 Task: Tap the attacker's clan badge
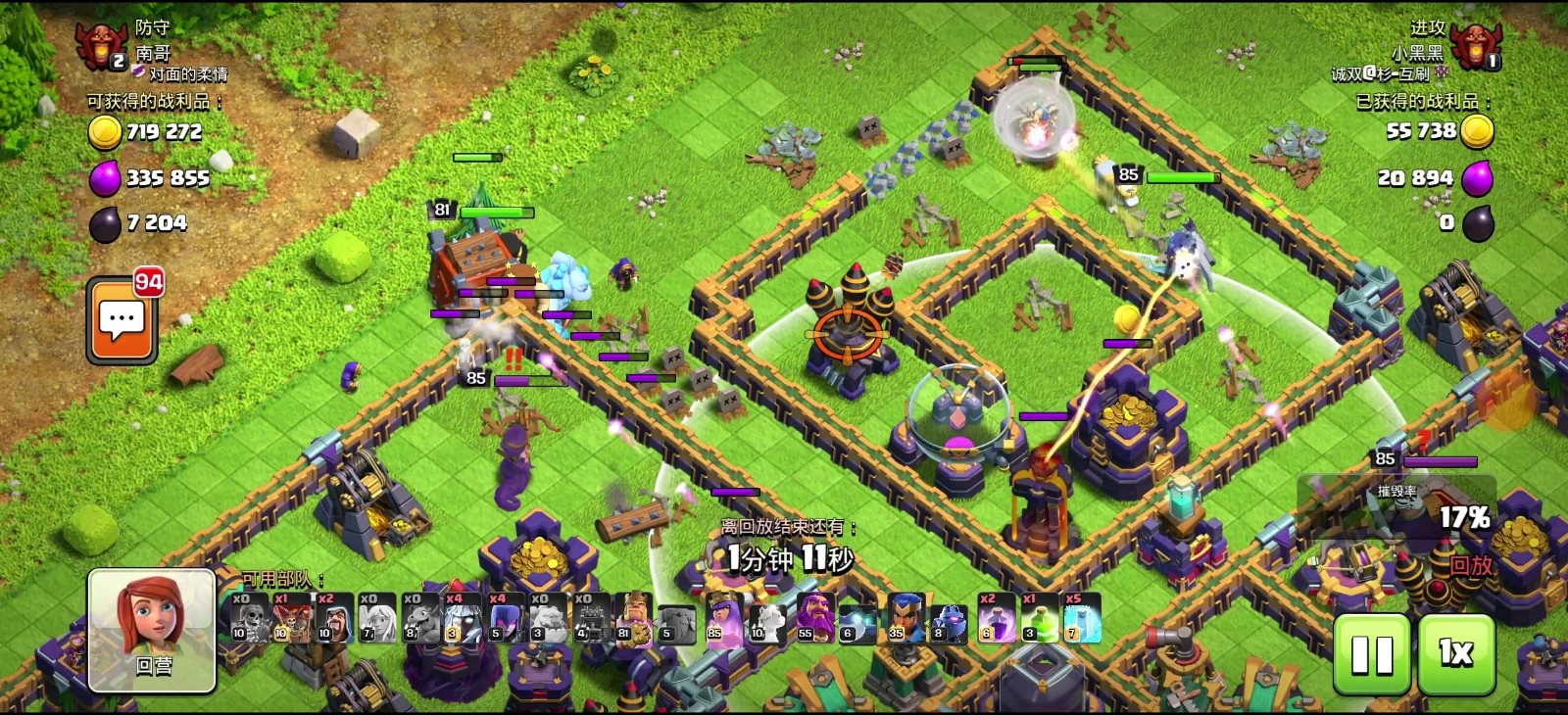tap(1475, 44)
